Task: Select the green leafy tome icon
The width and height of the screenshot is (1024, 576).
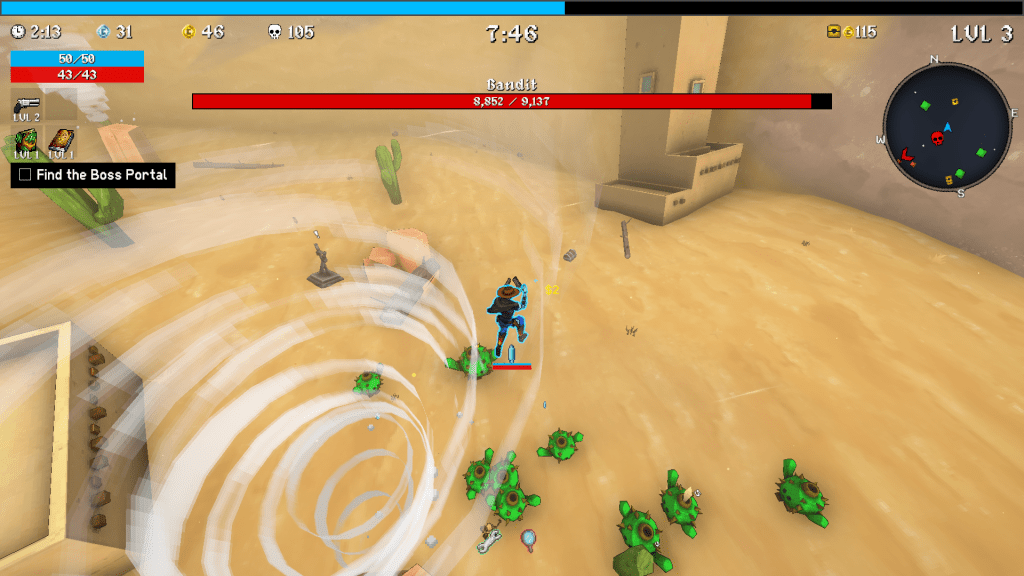Action: click(26, 141)
